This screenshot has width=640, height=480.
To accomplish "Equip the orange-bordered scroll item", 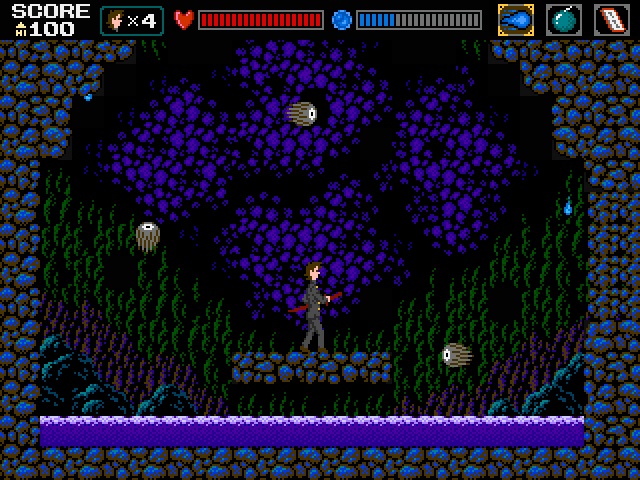I will click(x=612, y=20).
